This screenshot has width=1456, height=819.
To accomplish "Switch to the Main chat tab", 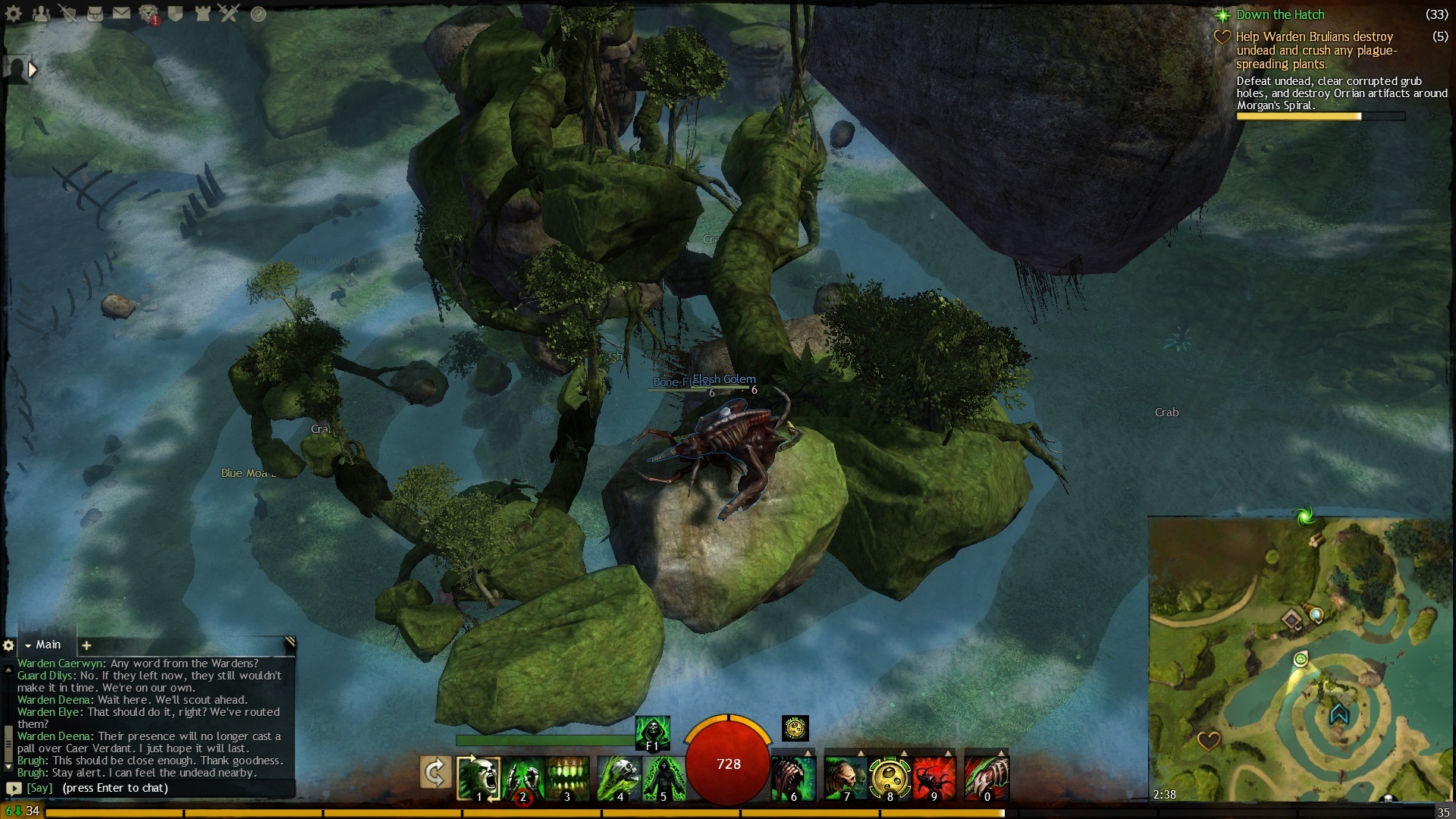I will [x=48, y=645].
